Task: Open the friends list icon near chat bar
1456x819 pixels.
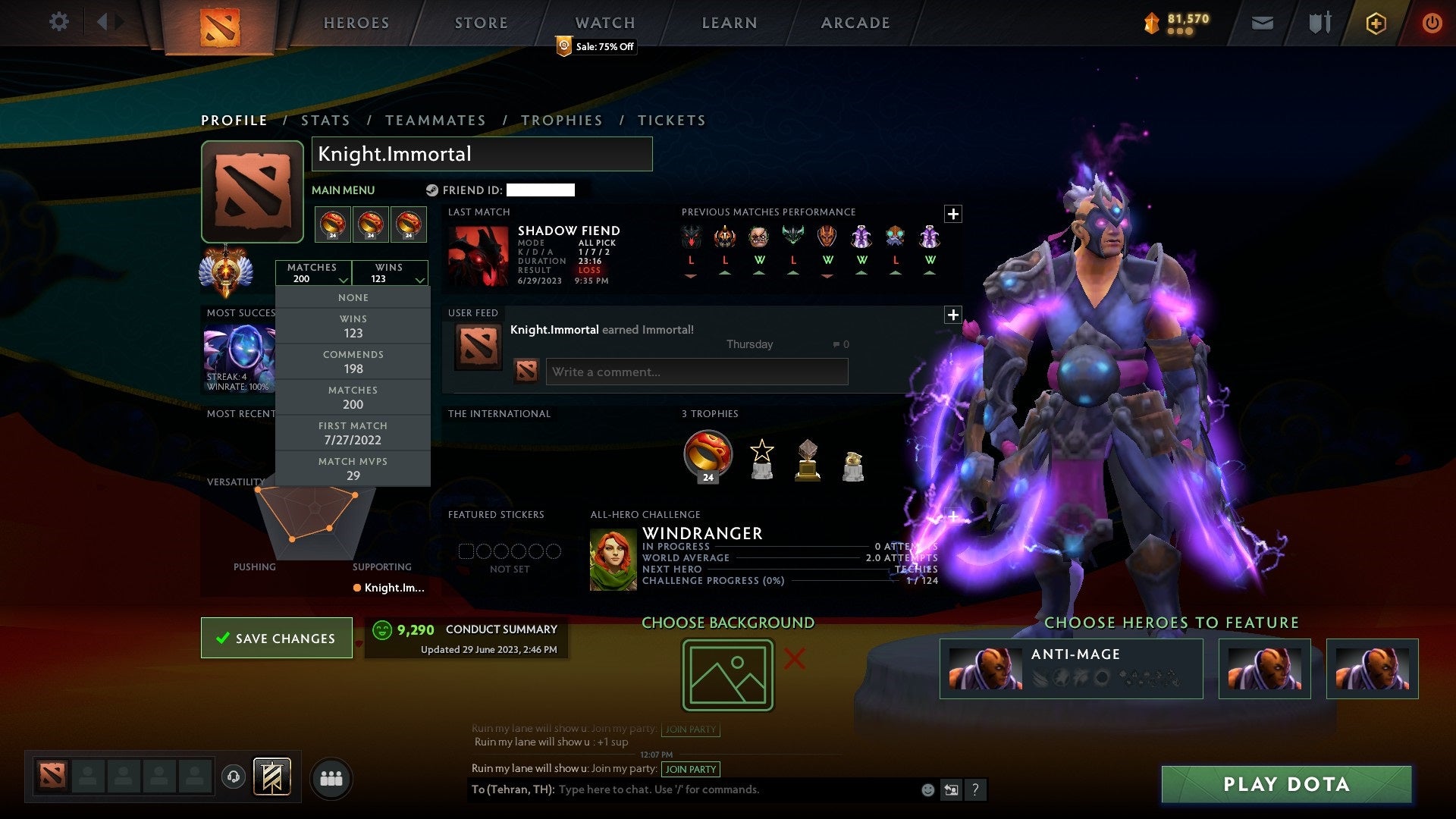Action: [x=331, y=777]
